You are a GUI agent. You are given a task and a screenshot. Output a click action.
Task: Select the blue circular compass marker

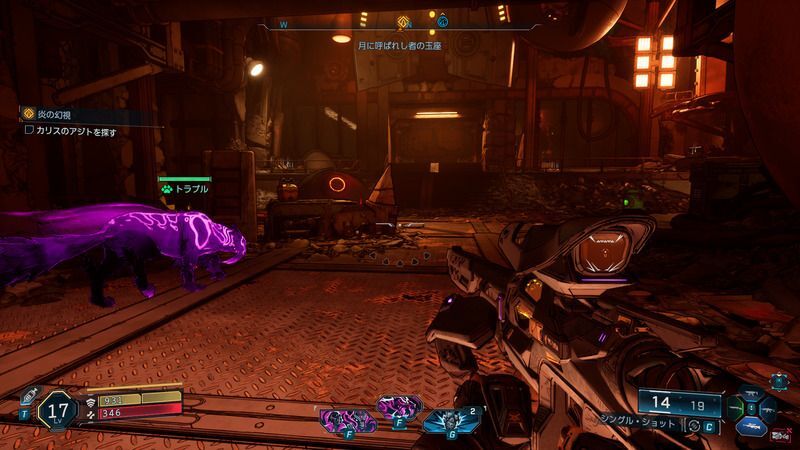point(442,20)
